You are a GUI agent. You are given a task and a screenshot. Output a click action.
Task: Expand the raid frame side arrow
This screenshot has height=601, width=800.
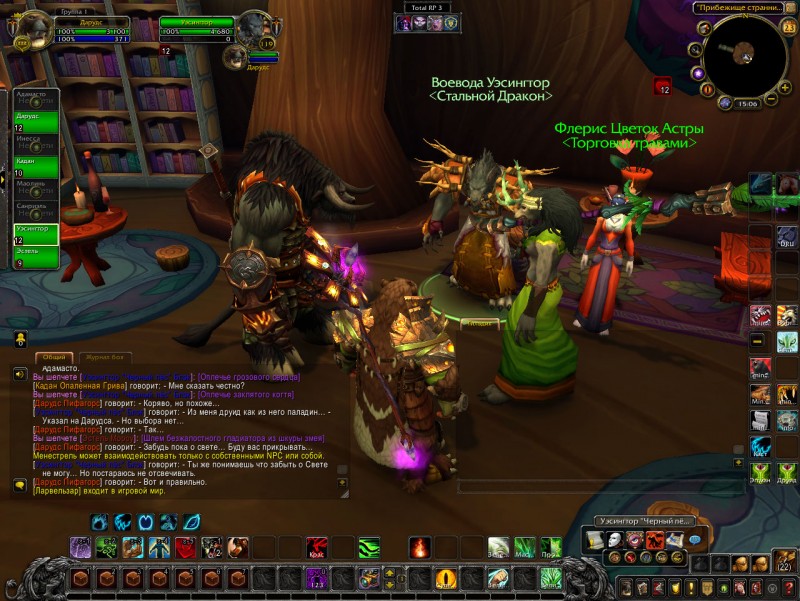pos(3,178)
